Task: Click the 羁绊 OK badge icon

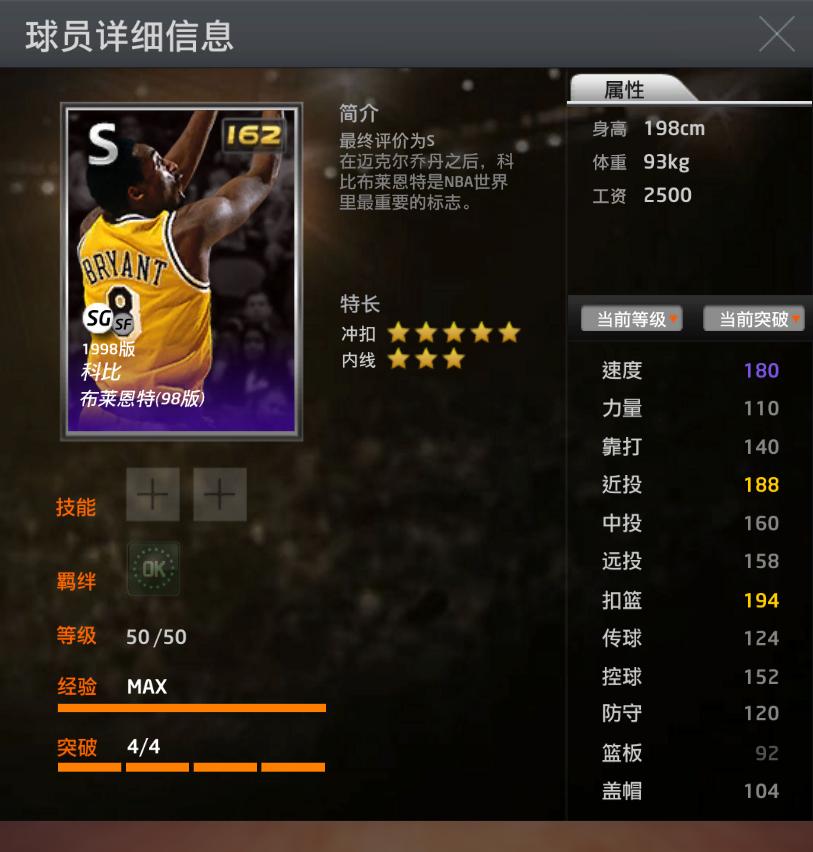Action: 153,569
